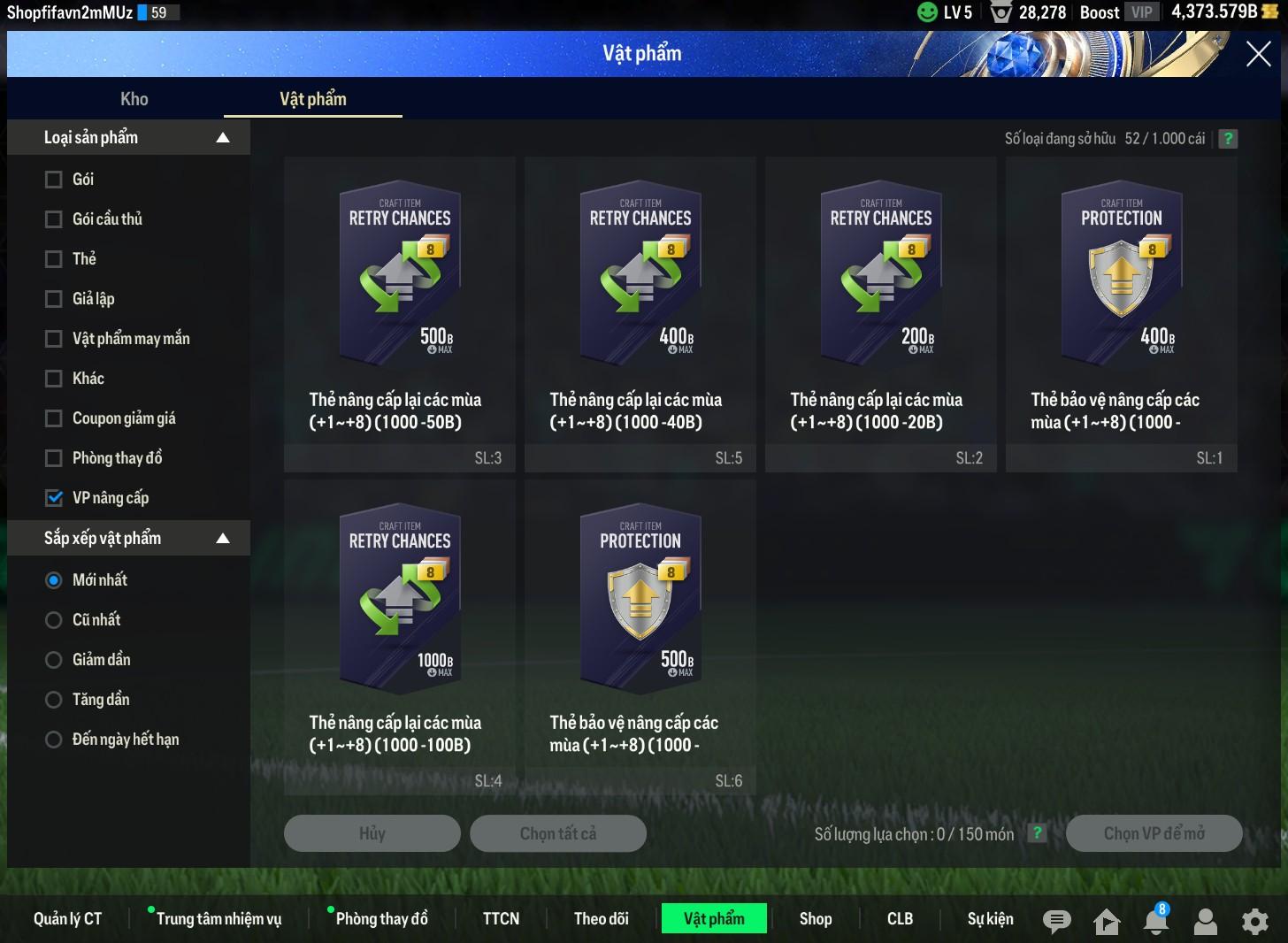Sort items by Cũ nhất
This screenshot has width=1288, height=943.
pyautogui.click(x=54, y=620)
